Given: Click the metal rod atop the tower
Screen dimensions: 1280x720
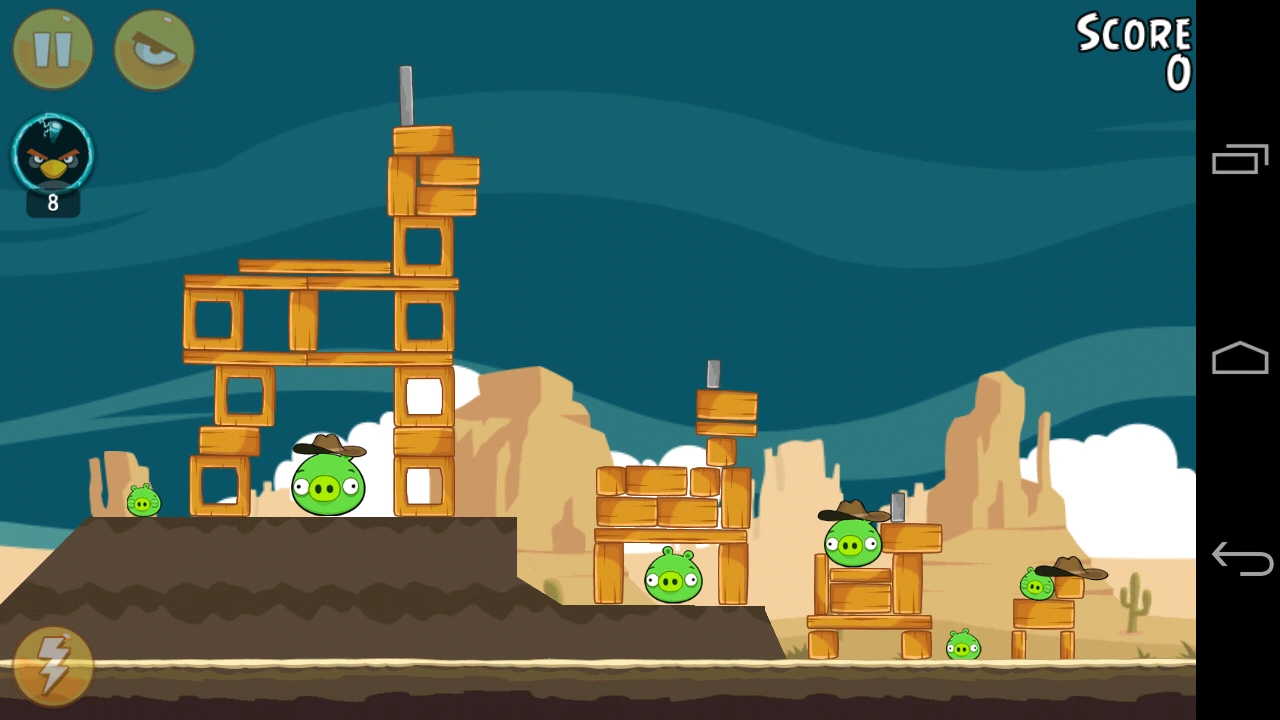Looking at the screenshot, I should [x=406, y=95].
